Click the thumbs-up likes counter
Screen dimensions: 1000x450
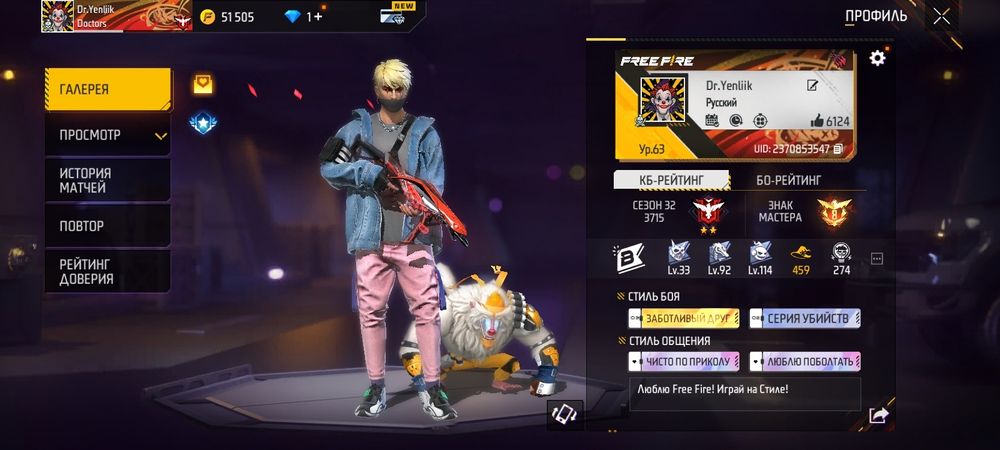point(829,121)
